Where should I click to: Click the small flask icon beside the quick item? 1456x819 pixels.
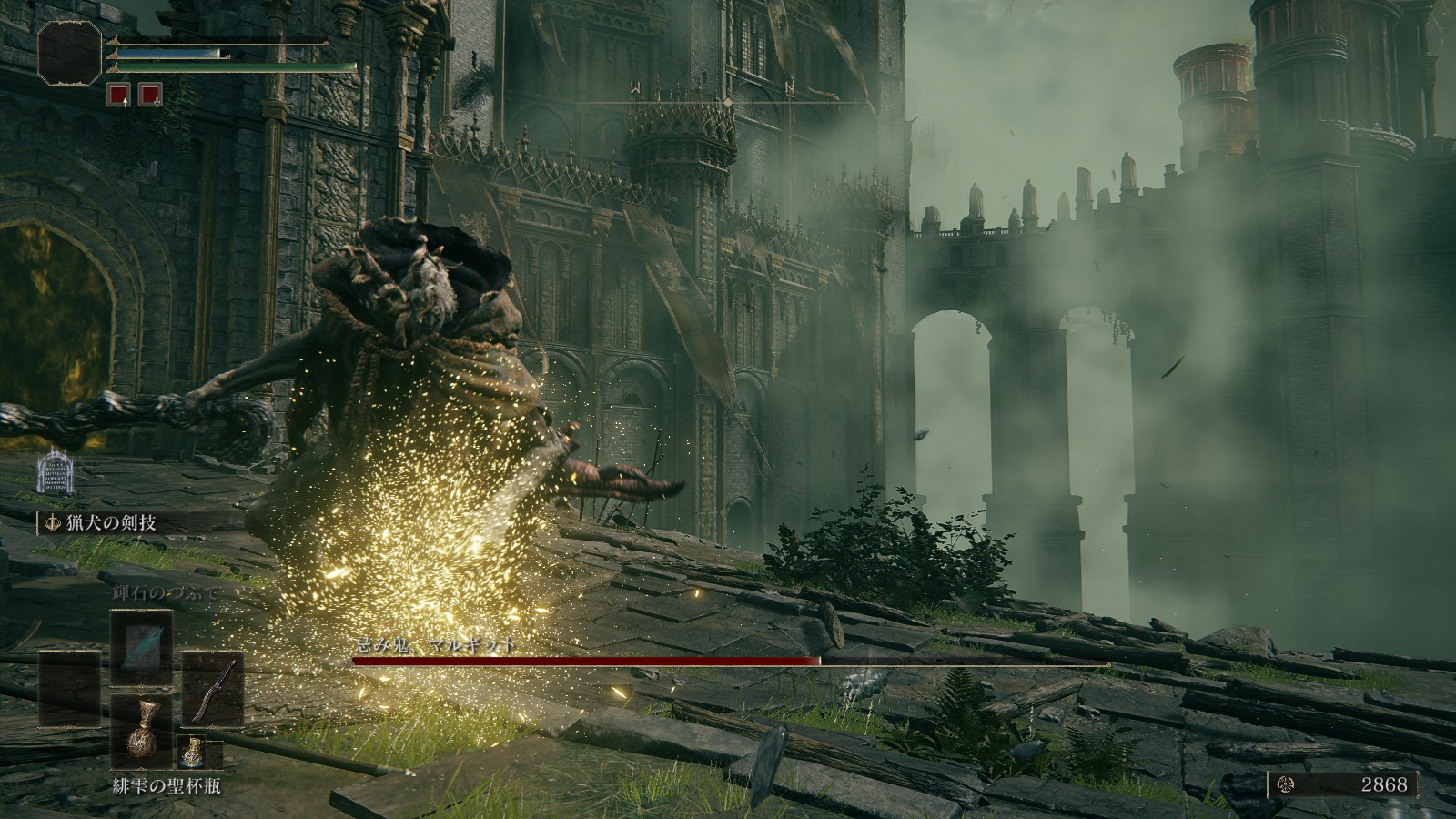click(x=188, y=752)
